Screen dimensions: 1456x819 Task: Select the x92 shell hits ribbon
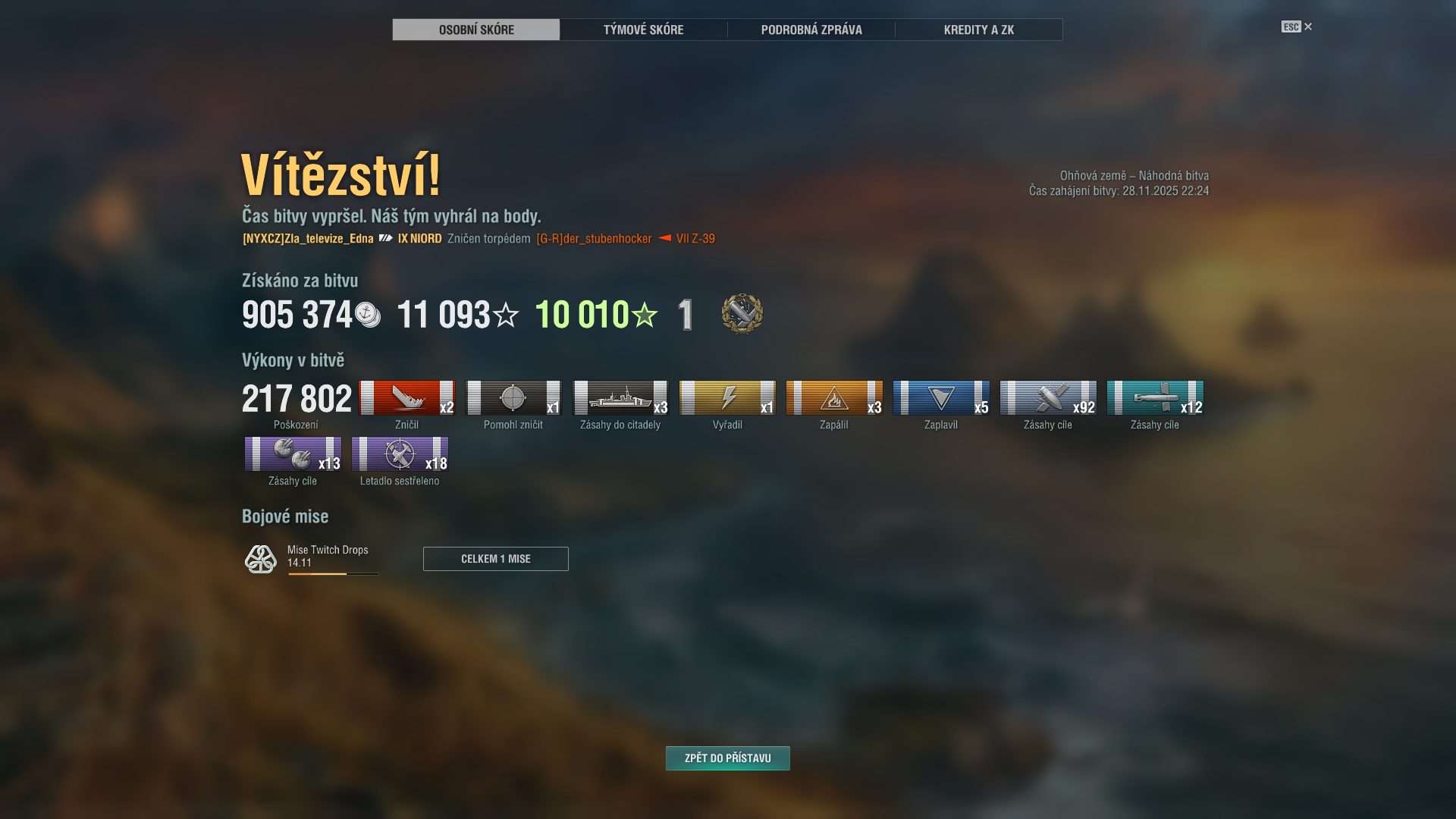point(1048,398)
